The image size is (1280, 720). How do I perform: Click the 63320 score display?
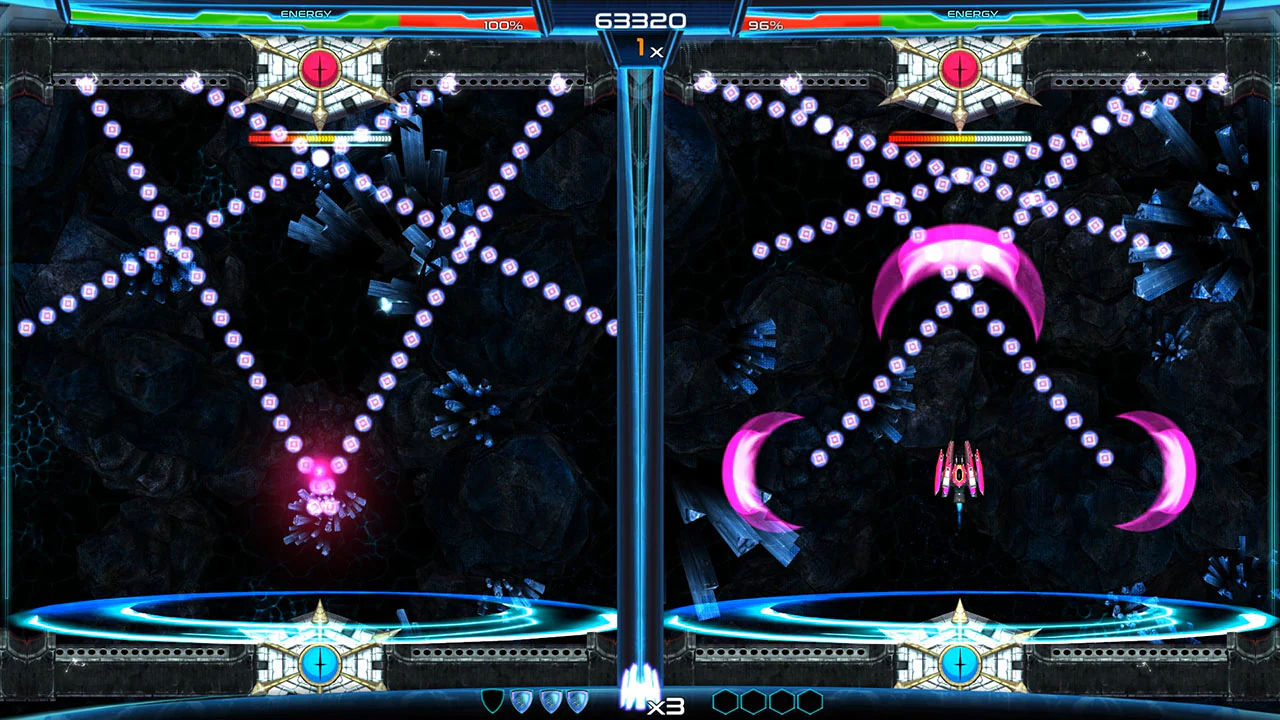(x=640, y=20)
